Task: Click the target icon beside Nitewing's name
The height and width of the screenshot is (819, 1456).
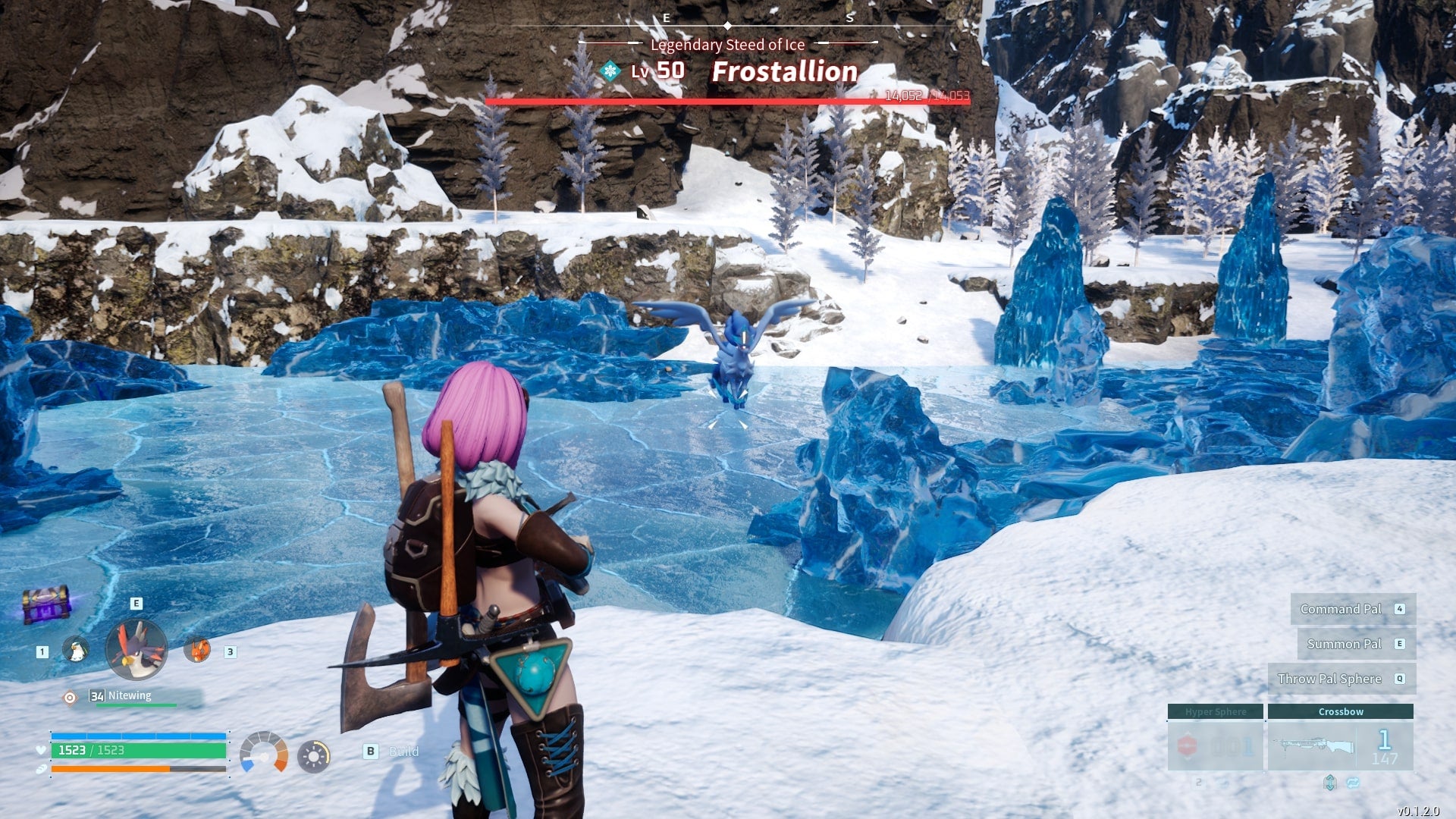Action: coord(70,698)
